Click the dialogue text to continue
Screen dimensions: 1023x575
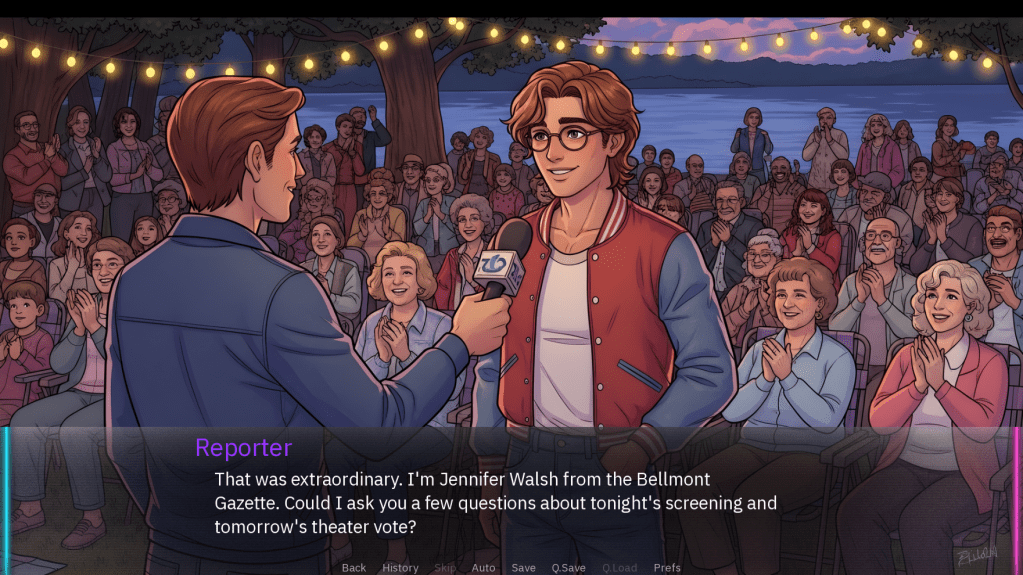pyautogui.click(x=495, y=503)
